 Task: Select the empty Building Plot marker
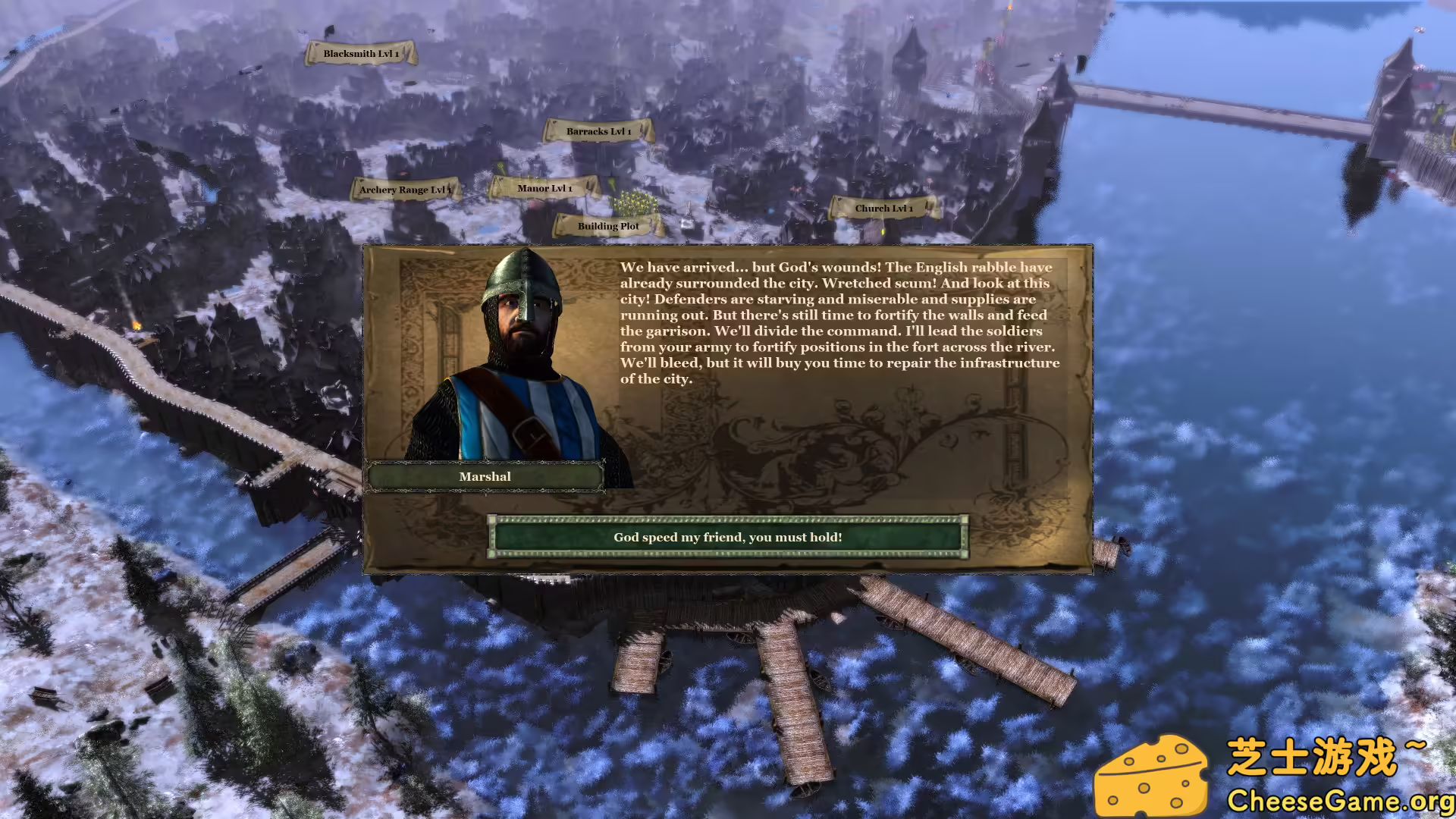pyautogui.click(x=607, y=226)
